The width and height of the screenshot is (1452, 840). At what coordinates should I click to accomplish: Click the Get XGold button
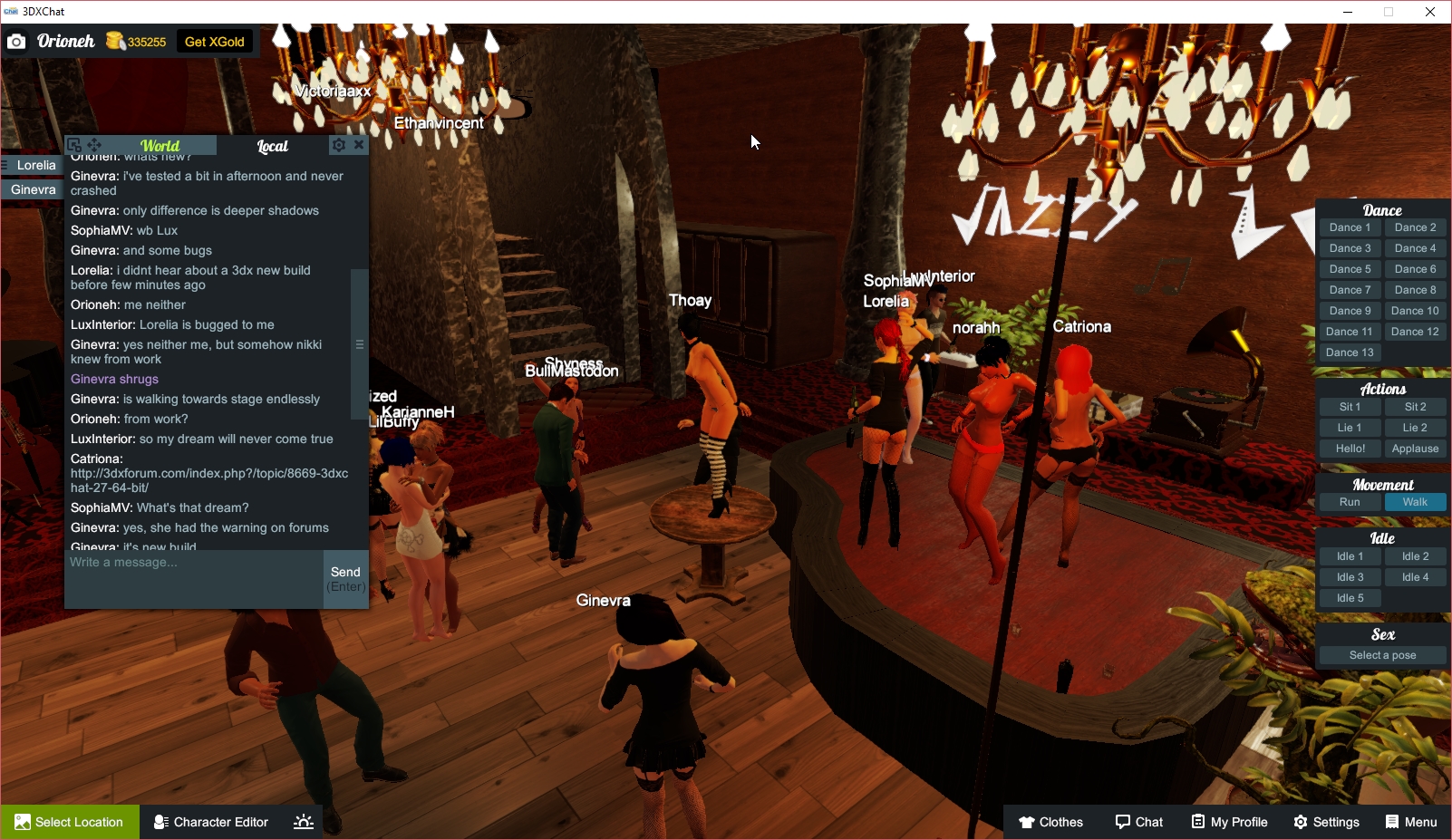[214, 41]
